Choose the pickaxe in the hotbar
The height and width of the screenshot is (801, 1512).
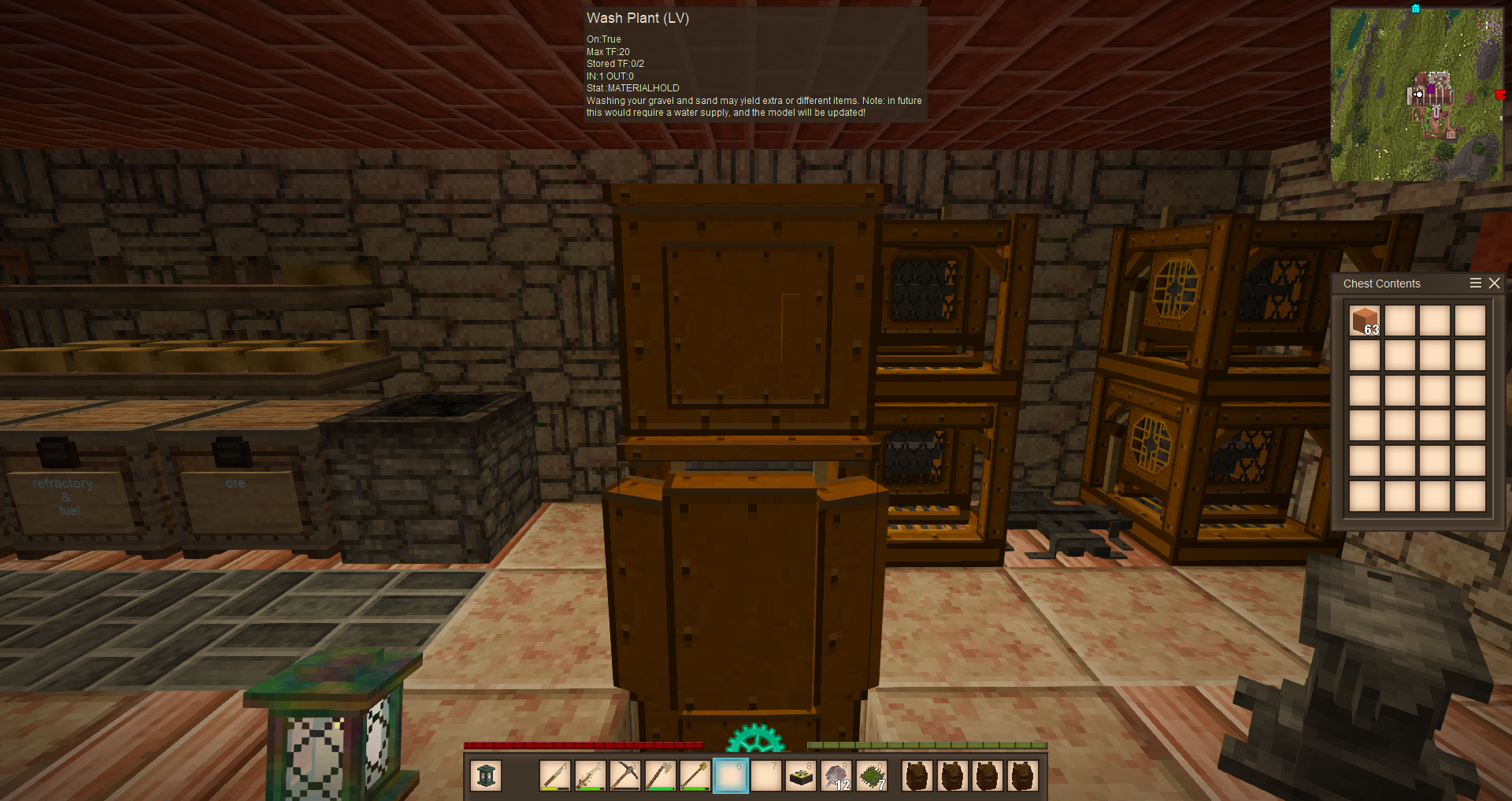625,776
